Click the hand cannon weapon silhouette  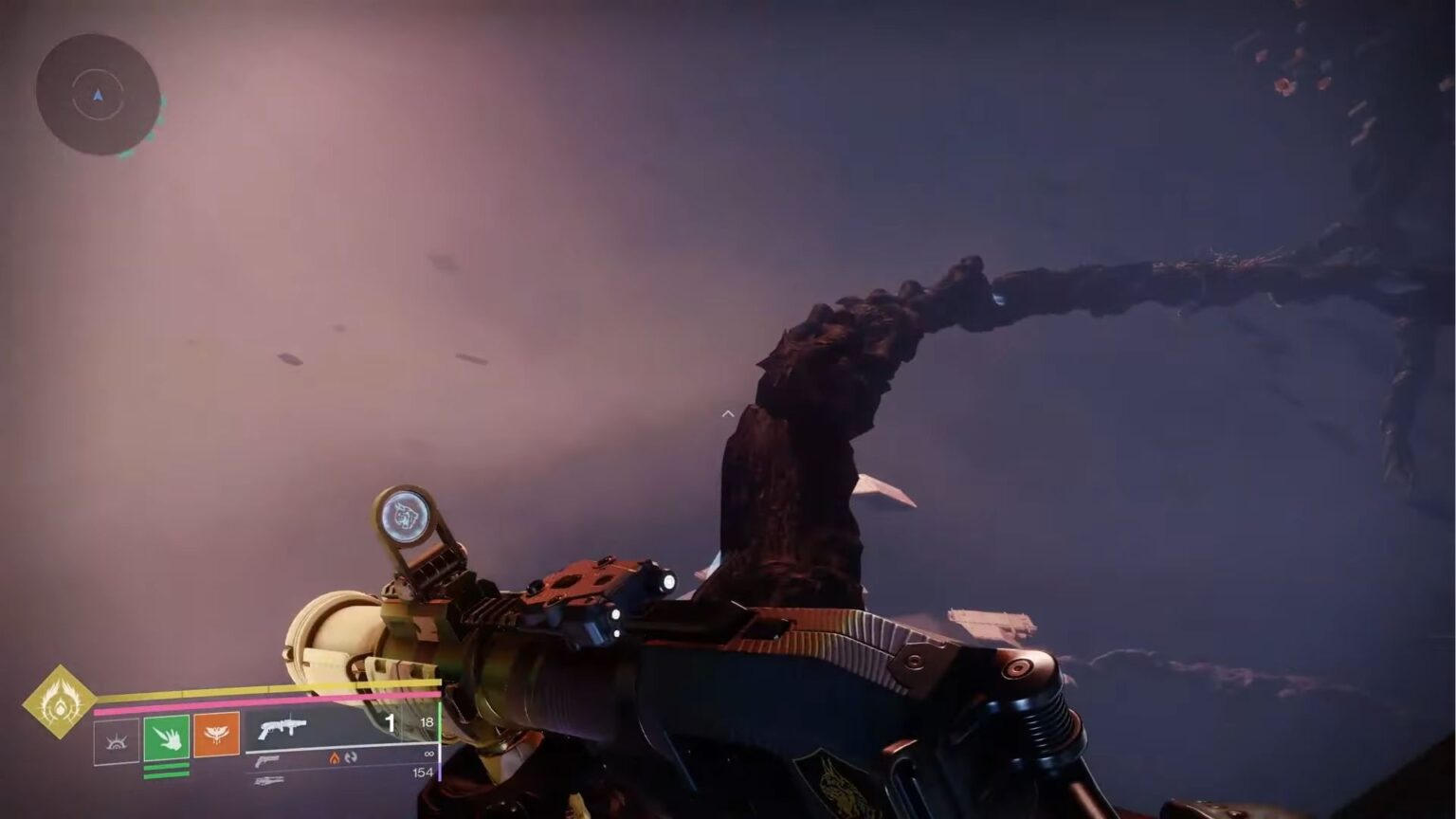(268, 761)
